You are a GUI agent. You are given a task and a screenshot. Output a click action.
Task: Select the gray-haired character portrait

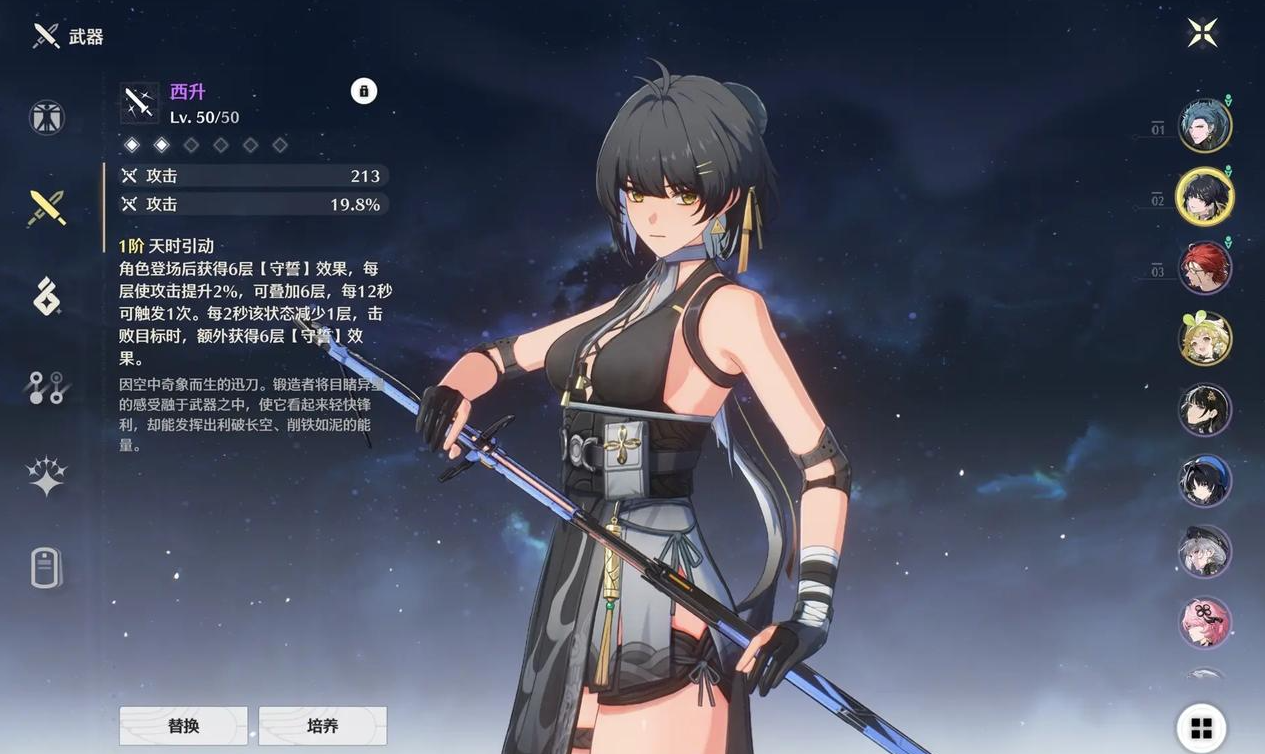tap(1204, 552)
